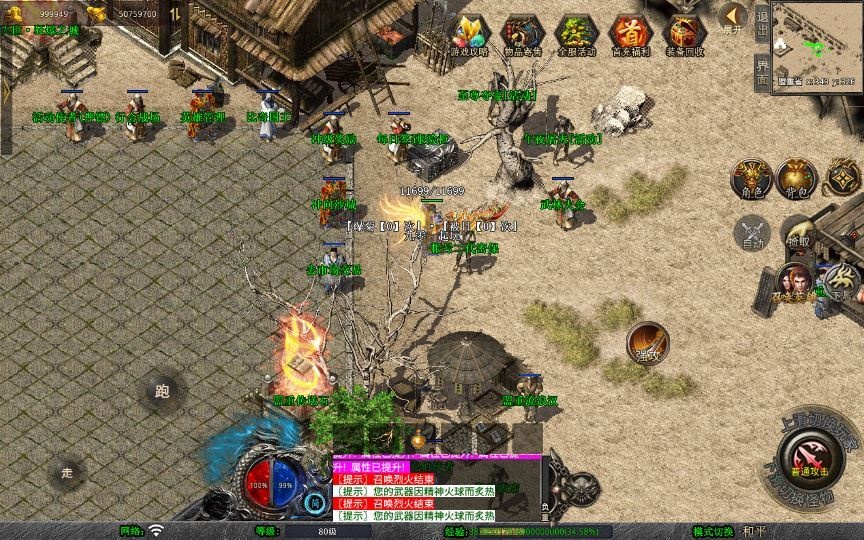Click the 展开 expand arrow button
The width and height of the screenshot is (864, 540).
coord(733,19)
